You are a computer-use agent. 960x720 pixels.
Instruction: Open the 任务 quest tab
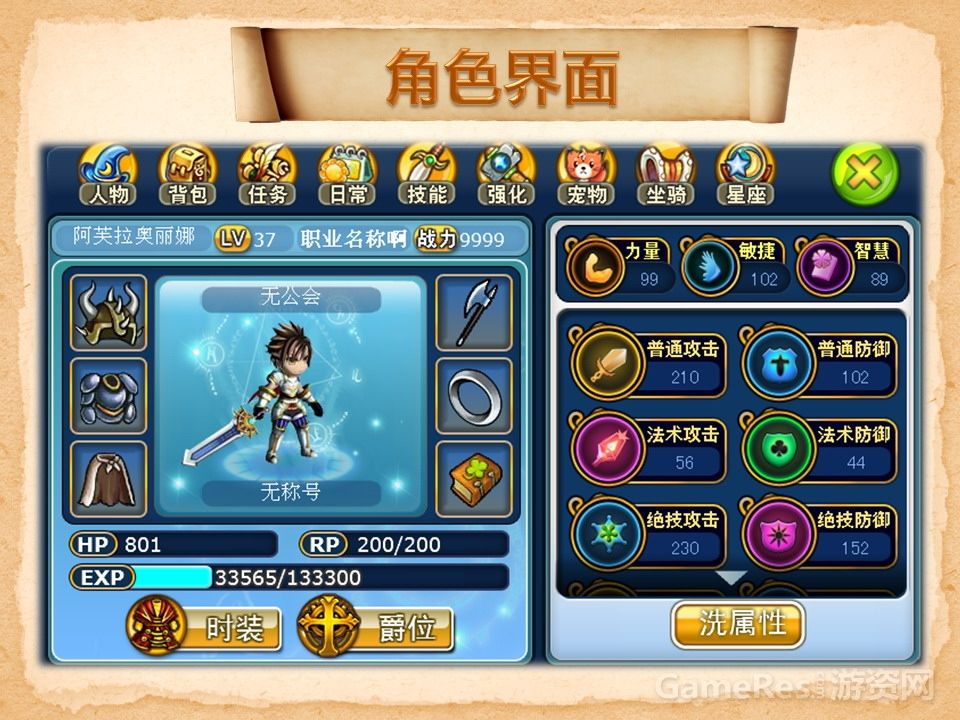(x=268, y=176)
